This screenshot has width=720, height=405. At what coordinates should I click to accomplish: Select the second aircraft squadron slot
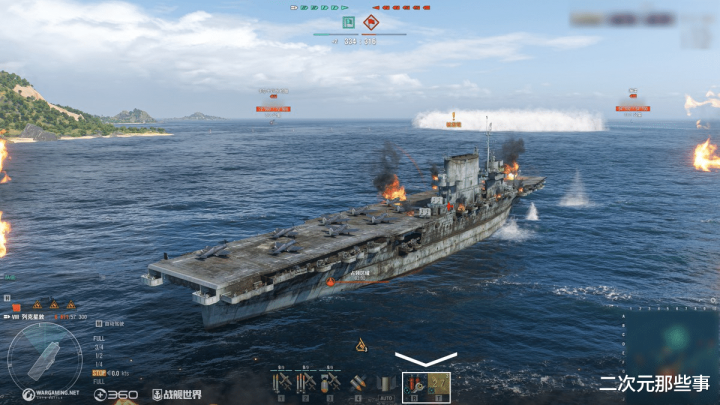pos(305,382)
